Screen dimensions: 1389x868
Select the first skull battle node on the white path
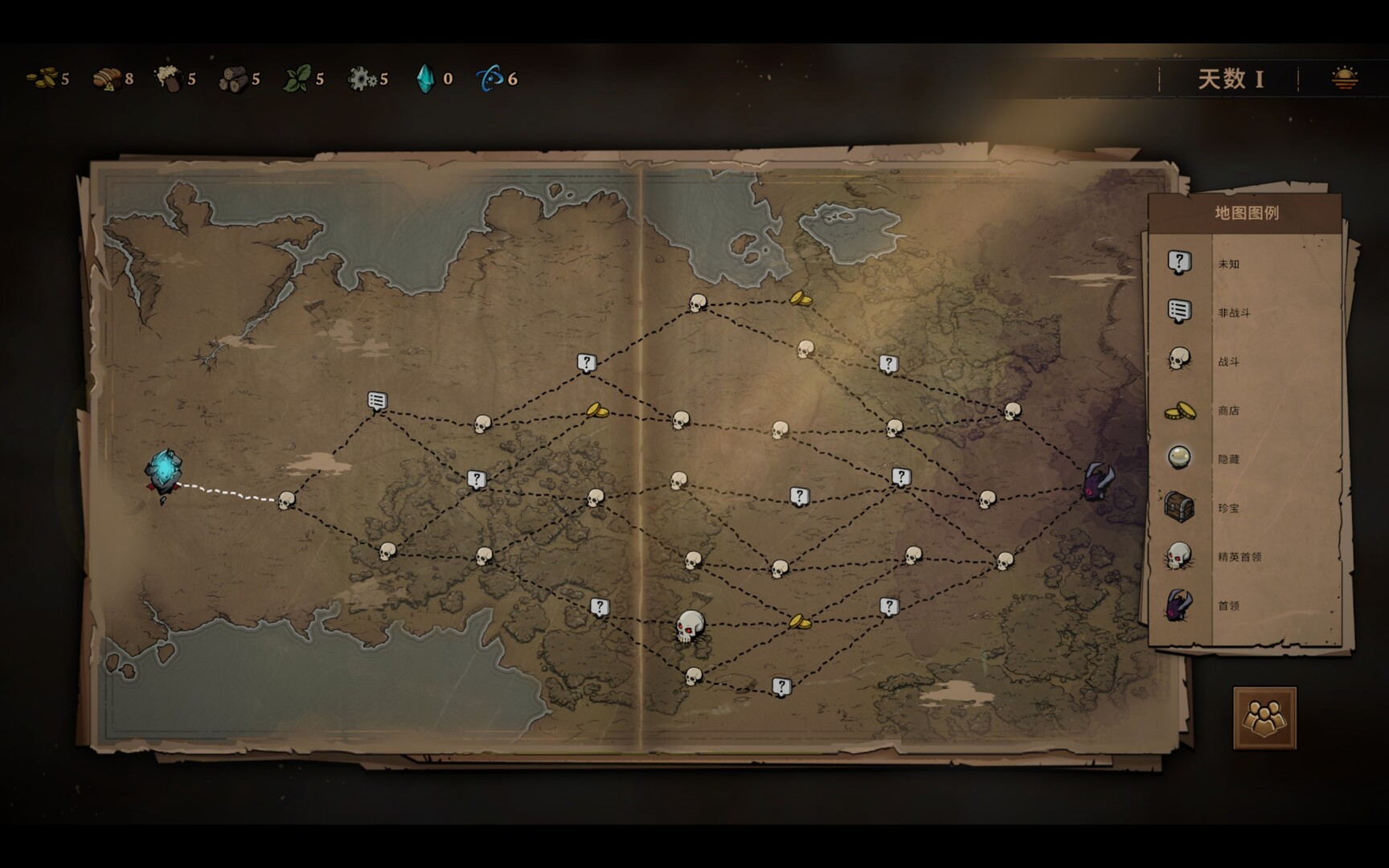coord(286,501)
